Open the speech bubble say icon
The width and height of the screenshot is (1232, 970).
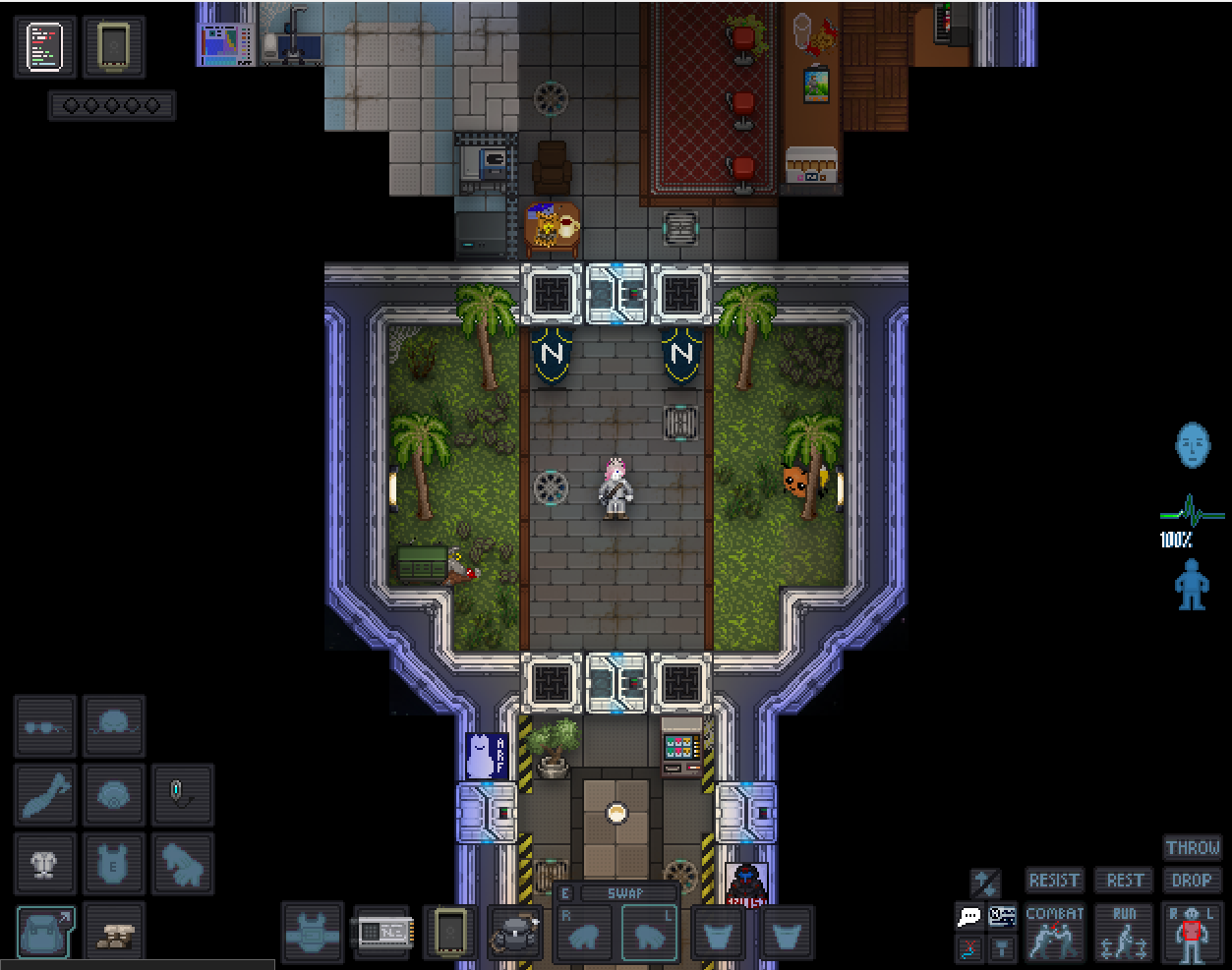click(x=969, y=917)
